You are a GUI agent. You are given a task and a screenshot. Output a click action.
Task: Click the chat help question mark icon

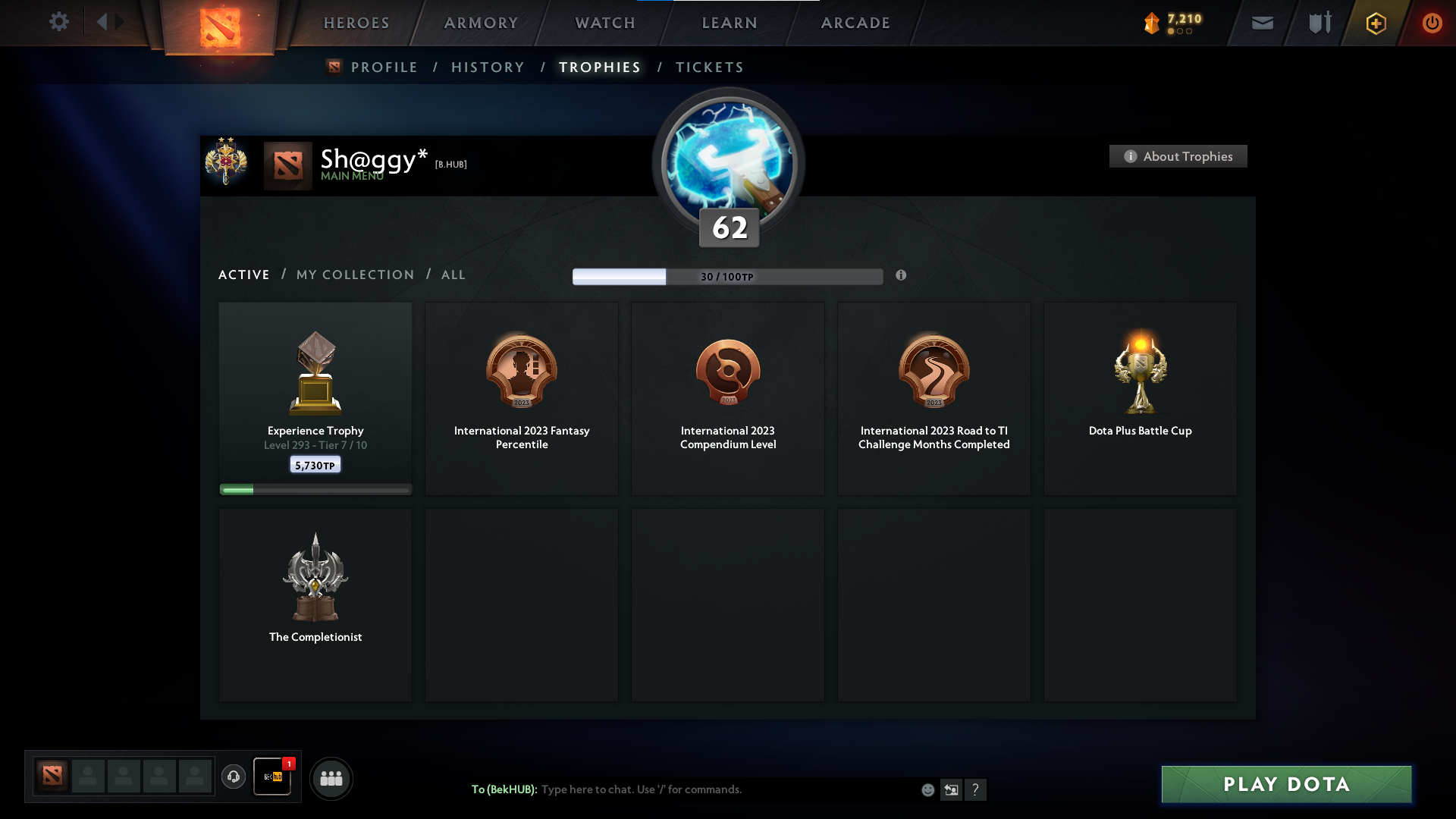[x=977, y=789]
